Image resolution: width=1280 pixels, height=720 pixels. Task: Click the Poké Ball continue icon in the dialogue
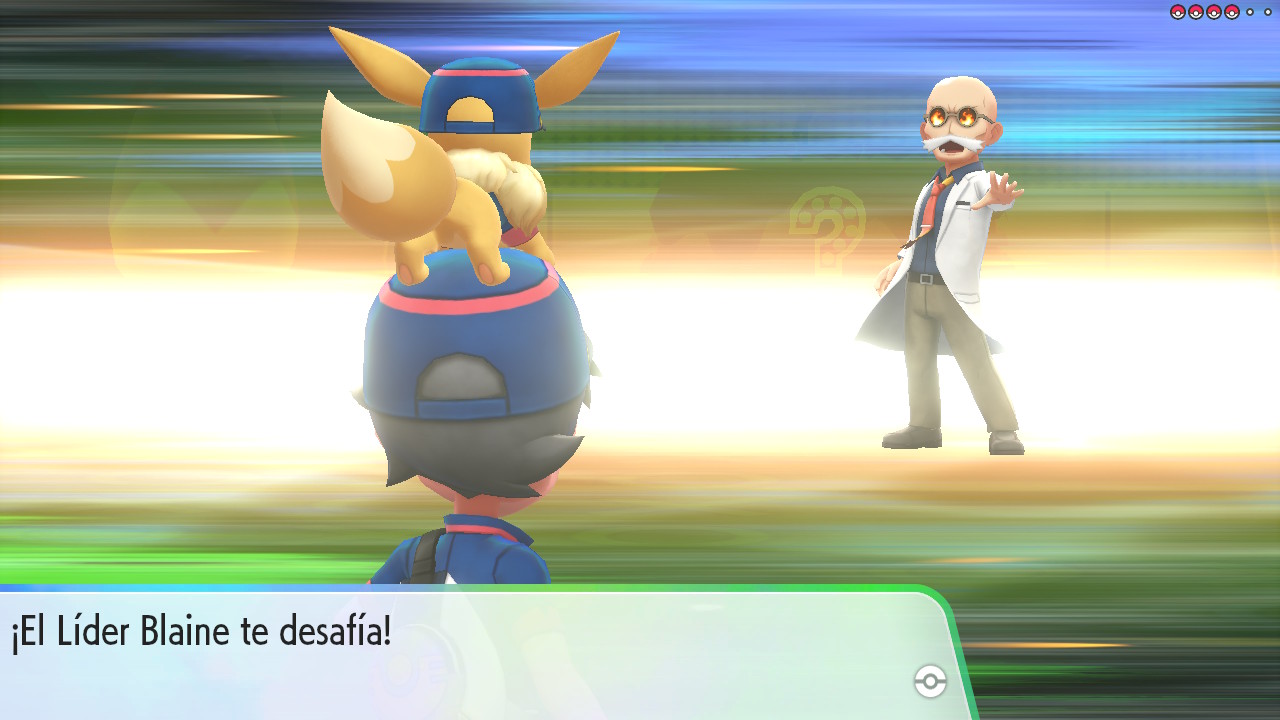click(x=930, y=682)
